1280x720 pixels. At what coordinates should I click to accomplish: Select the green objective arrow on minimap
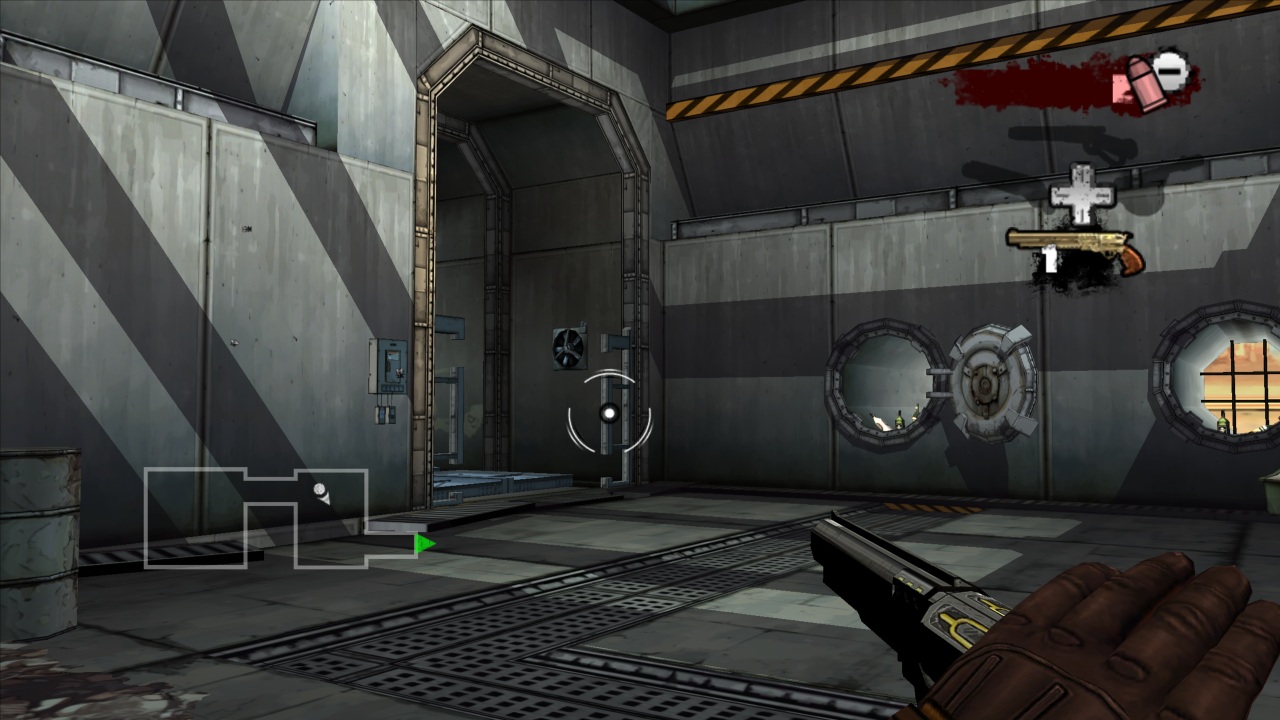coord(425,544)
